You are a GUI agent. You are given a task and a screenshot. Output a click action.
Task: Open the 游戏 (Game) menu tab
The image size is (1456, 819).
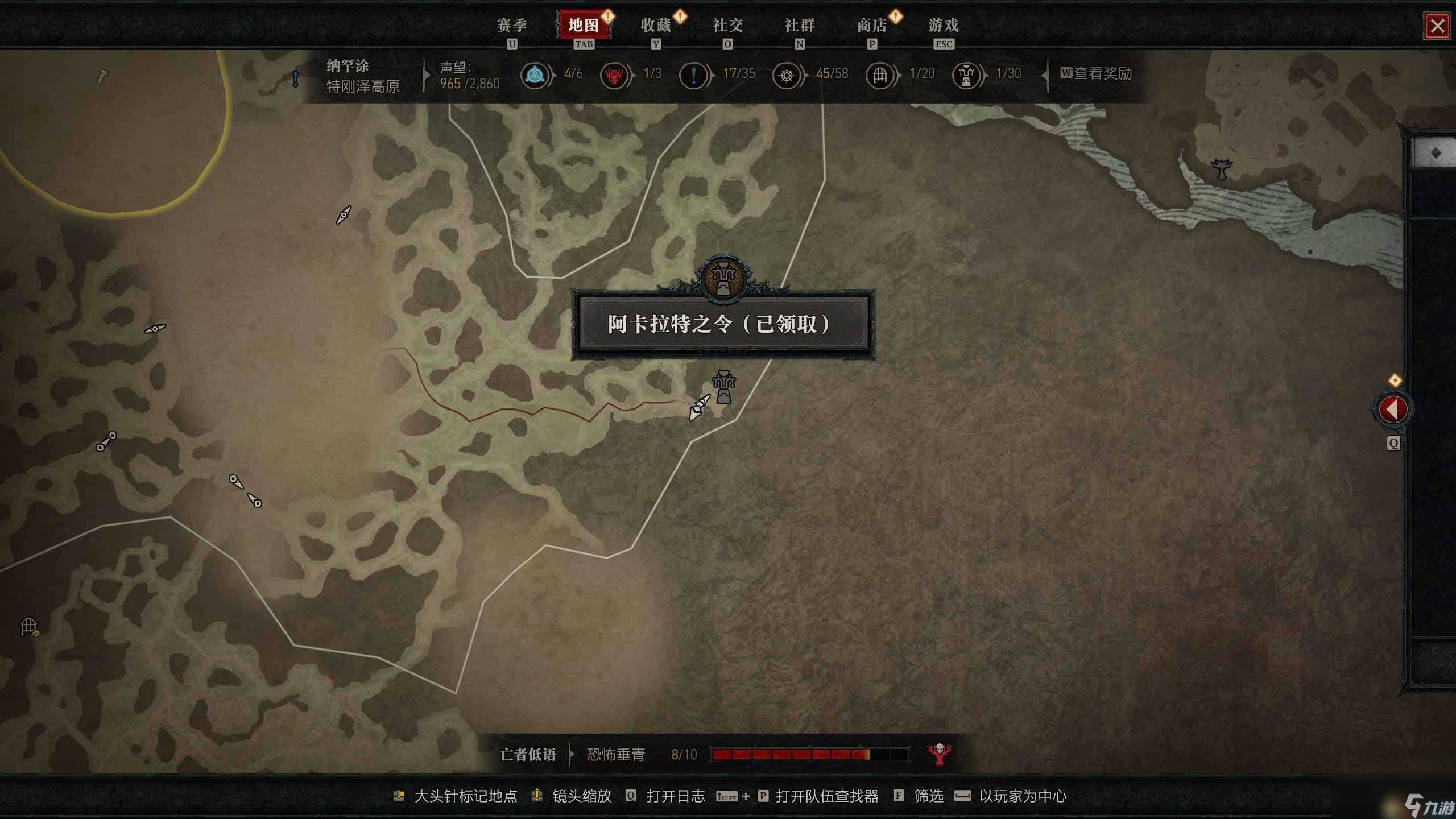click(x=944, y=26)
